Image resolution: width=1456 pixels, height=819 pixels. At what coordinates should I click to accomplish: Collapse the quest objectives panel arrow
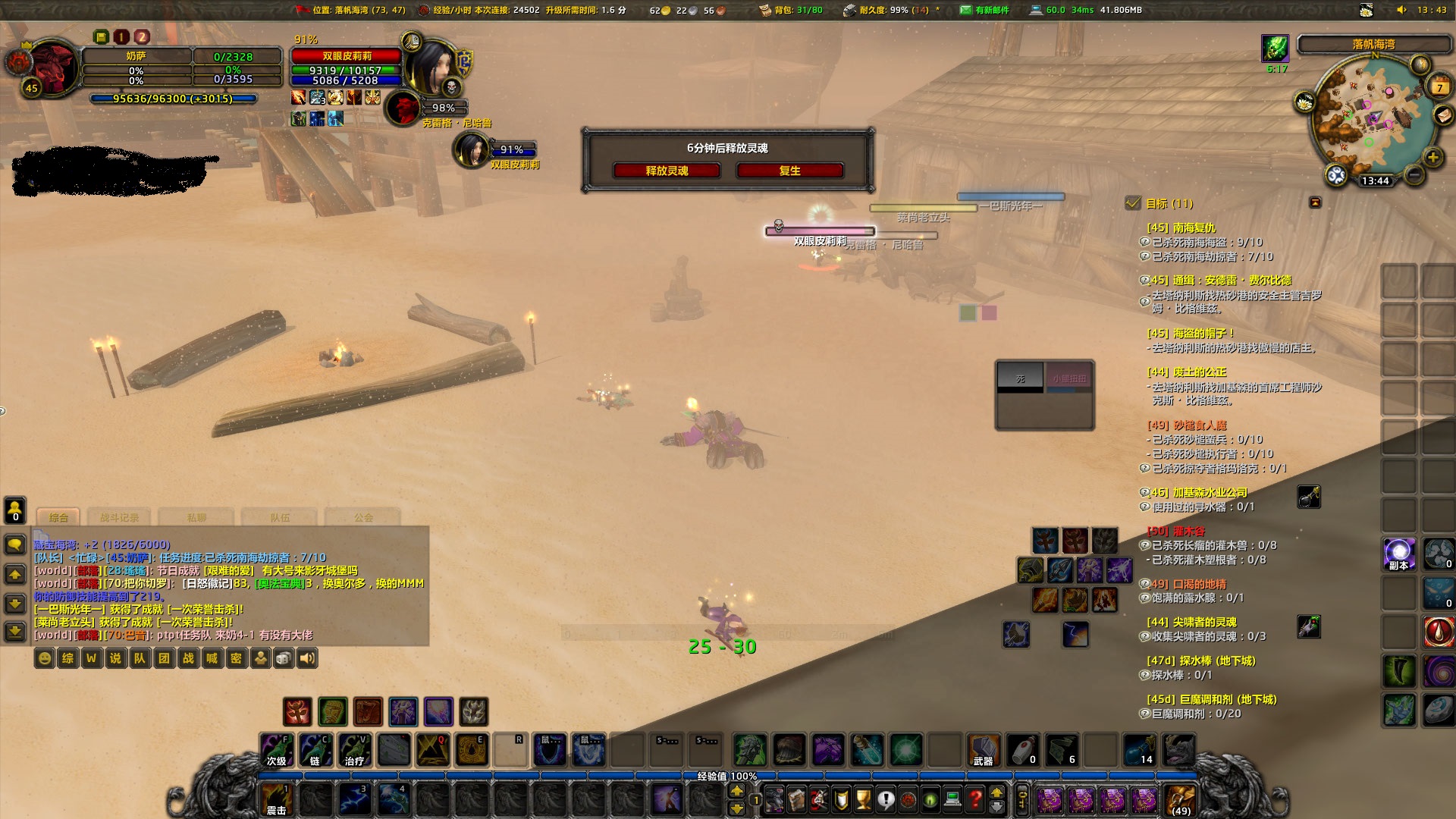[x=1314, y=202]
